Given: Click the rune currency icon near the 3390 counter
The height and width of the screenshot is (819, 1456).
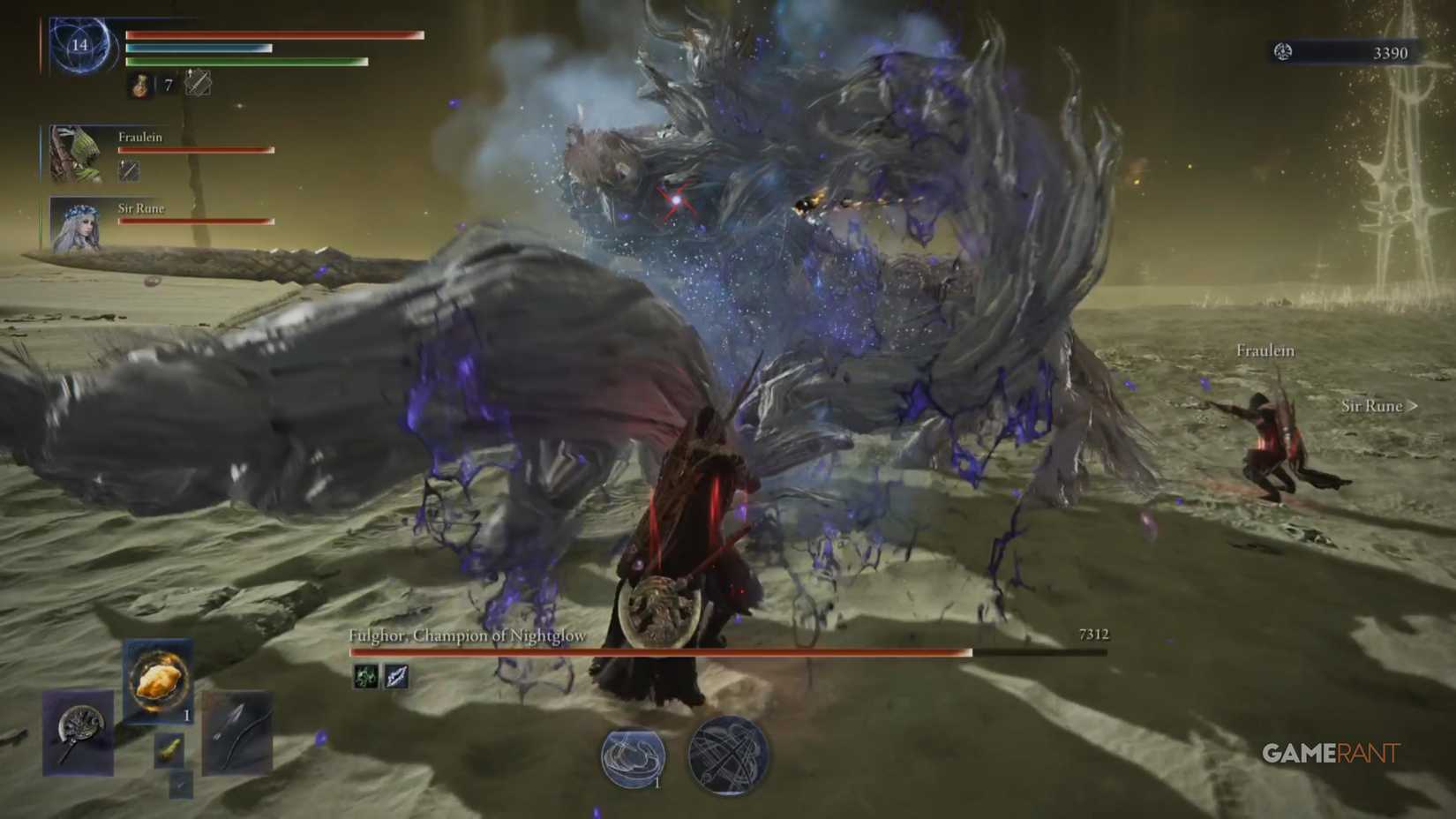Looking at the screenshot, I should 1281,52.
